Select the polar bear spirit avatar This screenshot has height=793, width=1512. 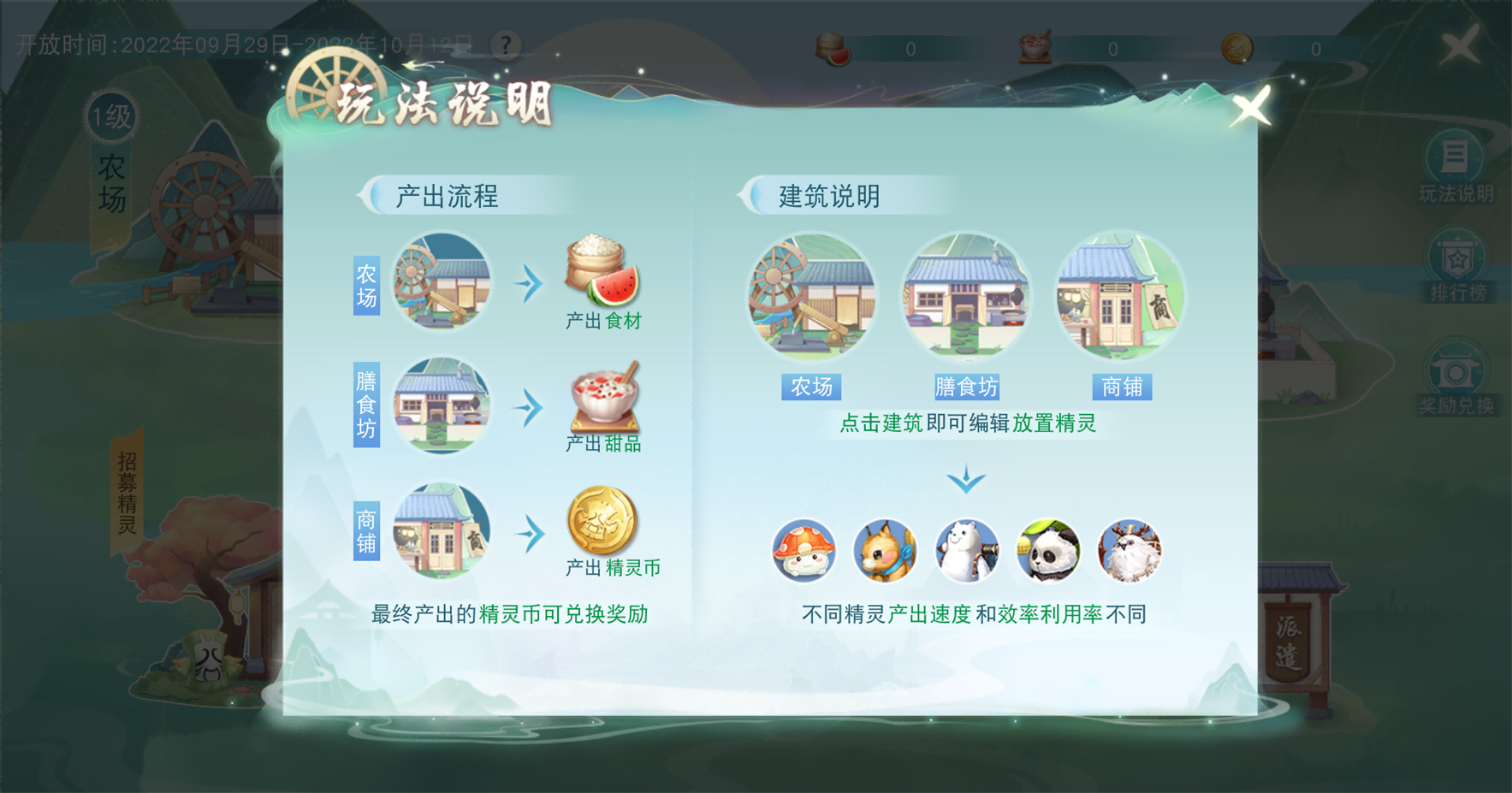968,553
